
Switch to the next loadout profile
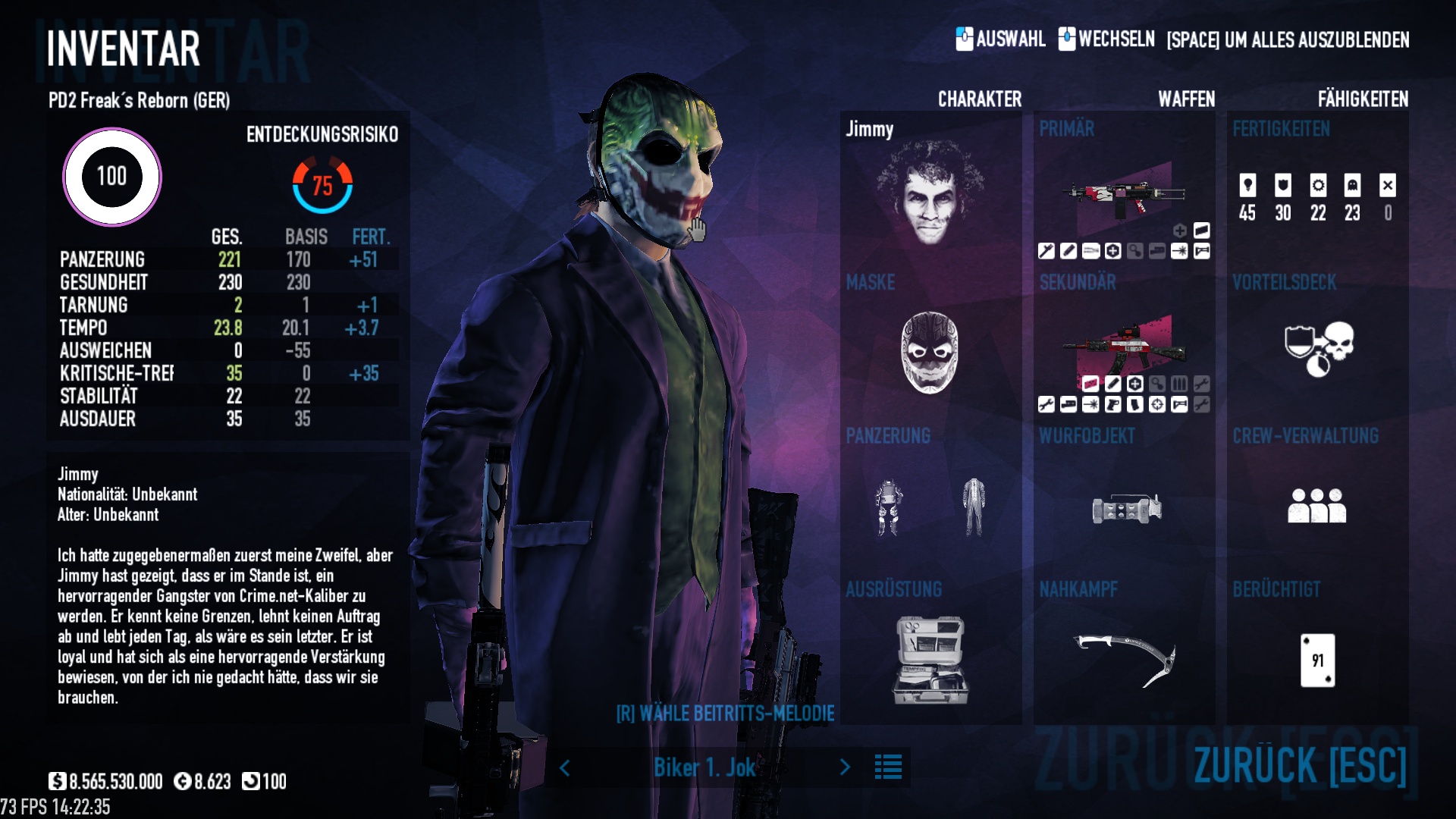845,767
